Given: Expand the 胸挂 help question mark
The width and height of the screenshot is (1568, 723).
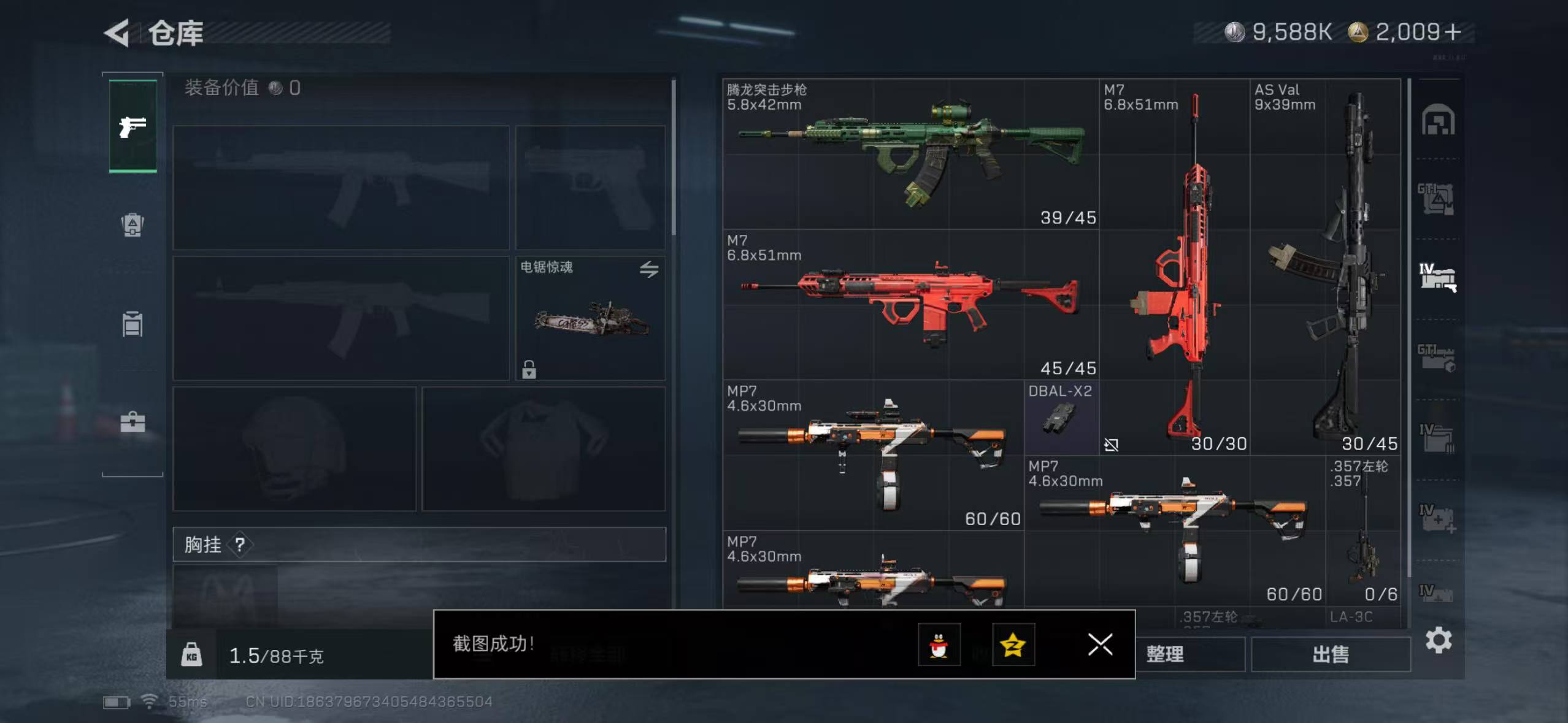Looking at the screenshot, I should (239, 545).
